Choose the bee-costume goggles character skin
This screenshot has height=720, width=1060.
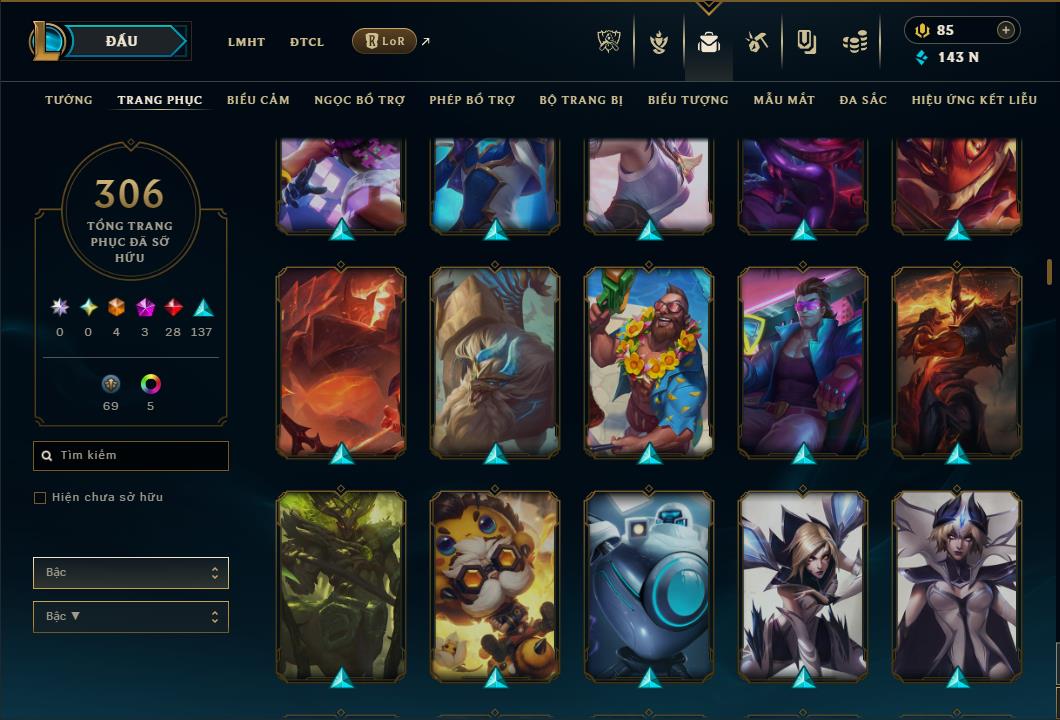point(495,584)
